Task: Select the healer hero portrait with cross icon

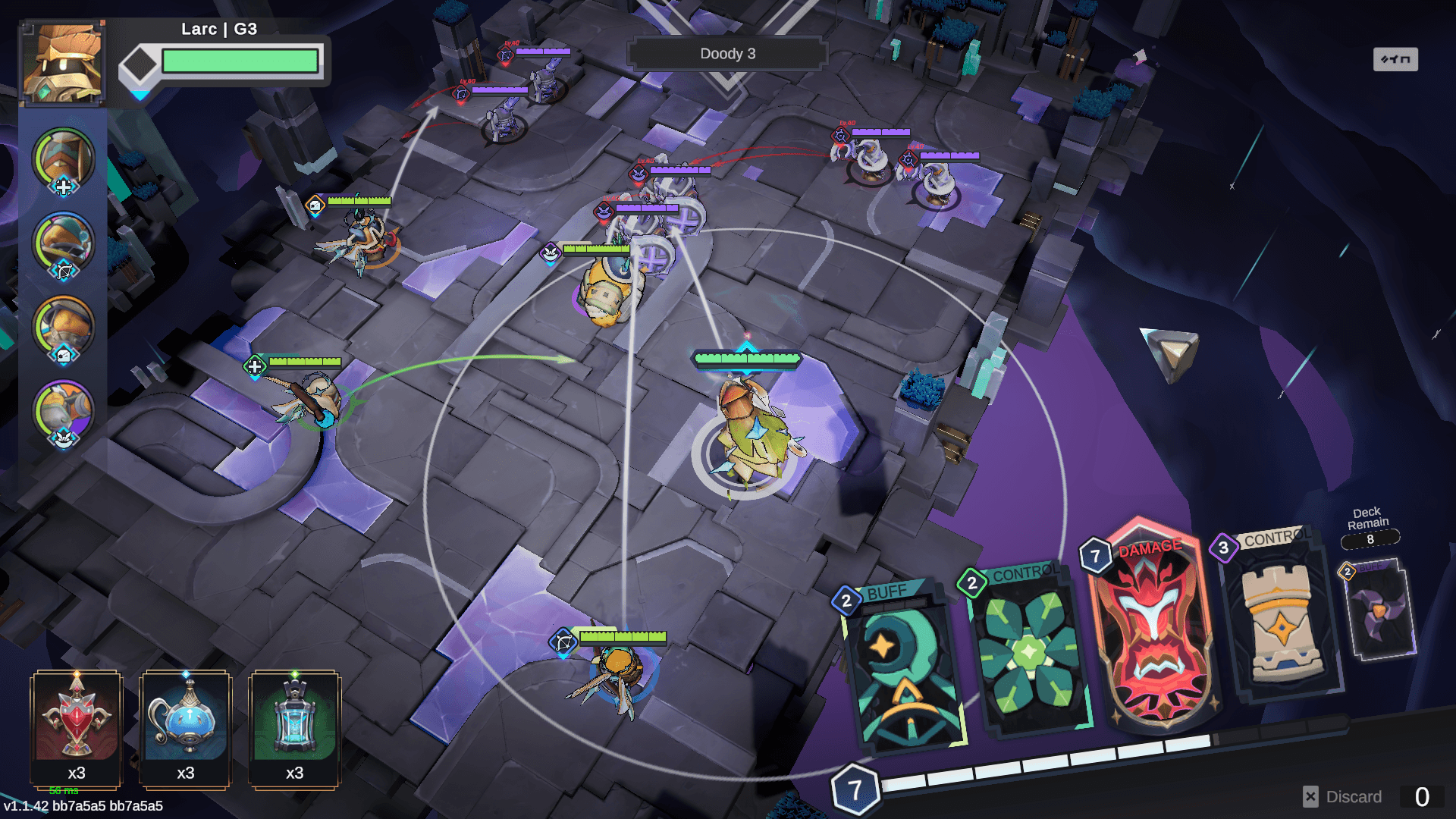Action: click(x=64, y=160)
